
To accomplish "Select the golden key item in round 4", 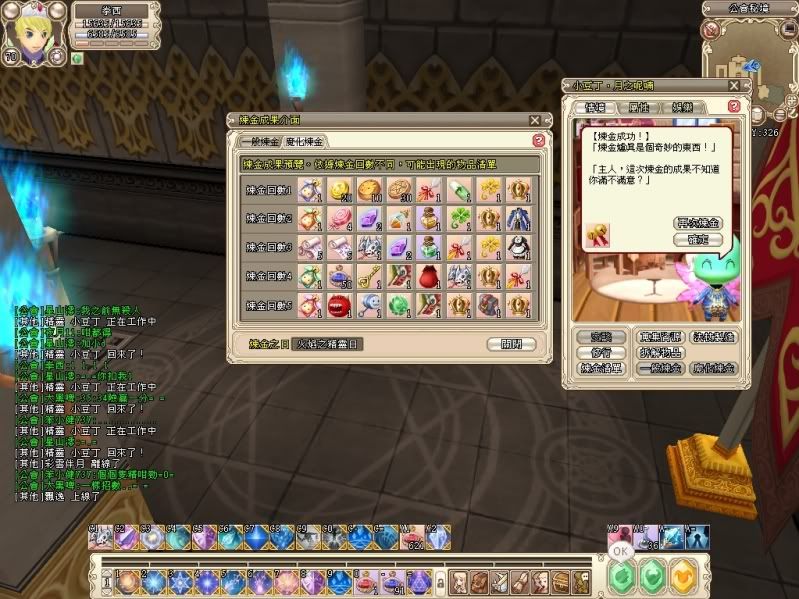I will pyautogui.click(x=370, y=275).
